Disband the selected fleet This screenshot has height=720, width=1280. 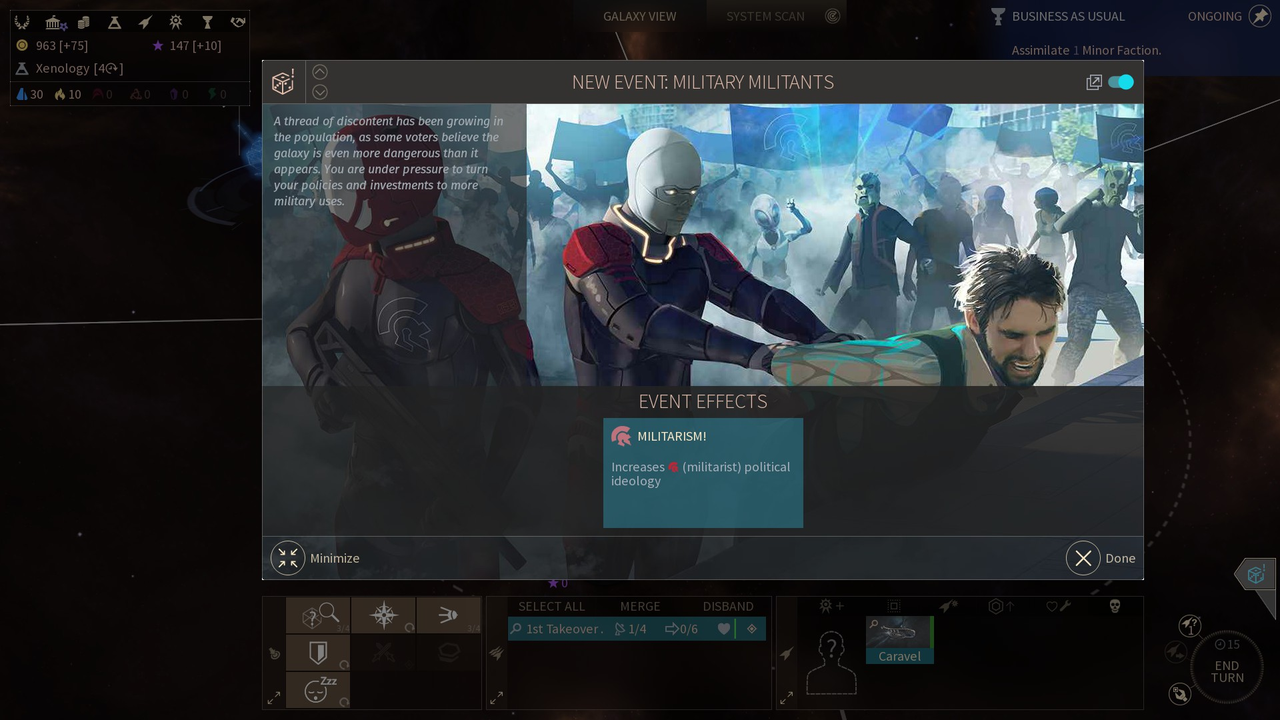pos(728,606)
